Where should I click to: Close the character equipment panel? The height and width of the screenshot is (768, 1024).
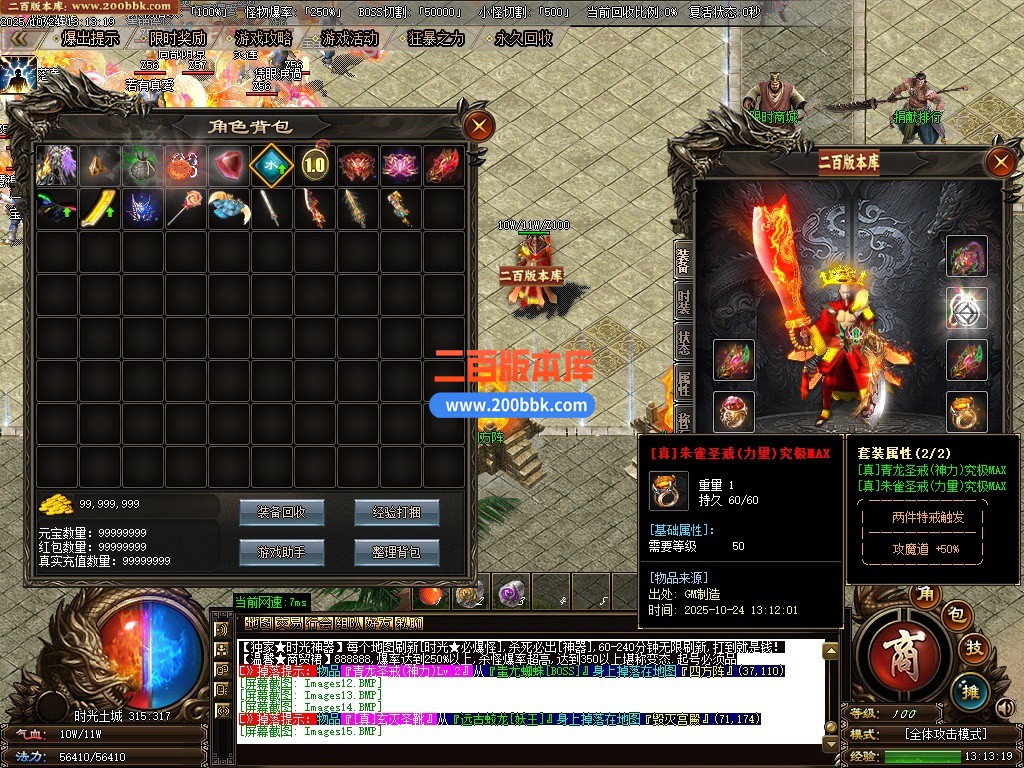click(1000, 162)
